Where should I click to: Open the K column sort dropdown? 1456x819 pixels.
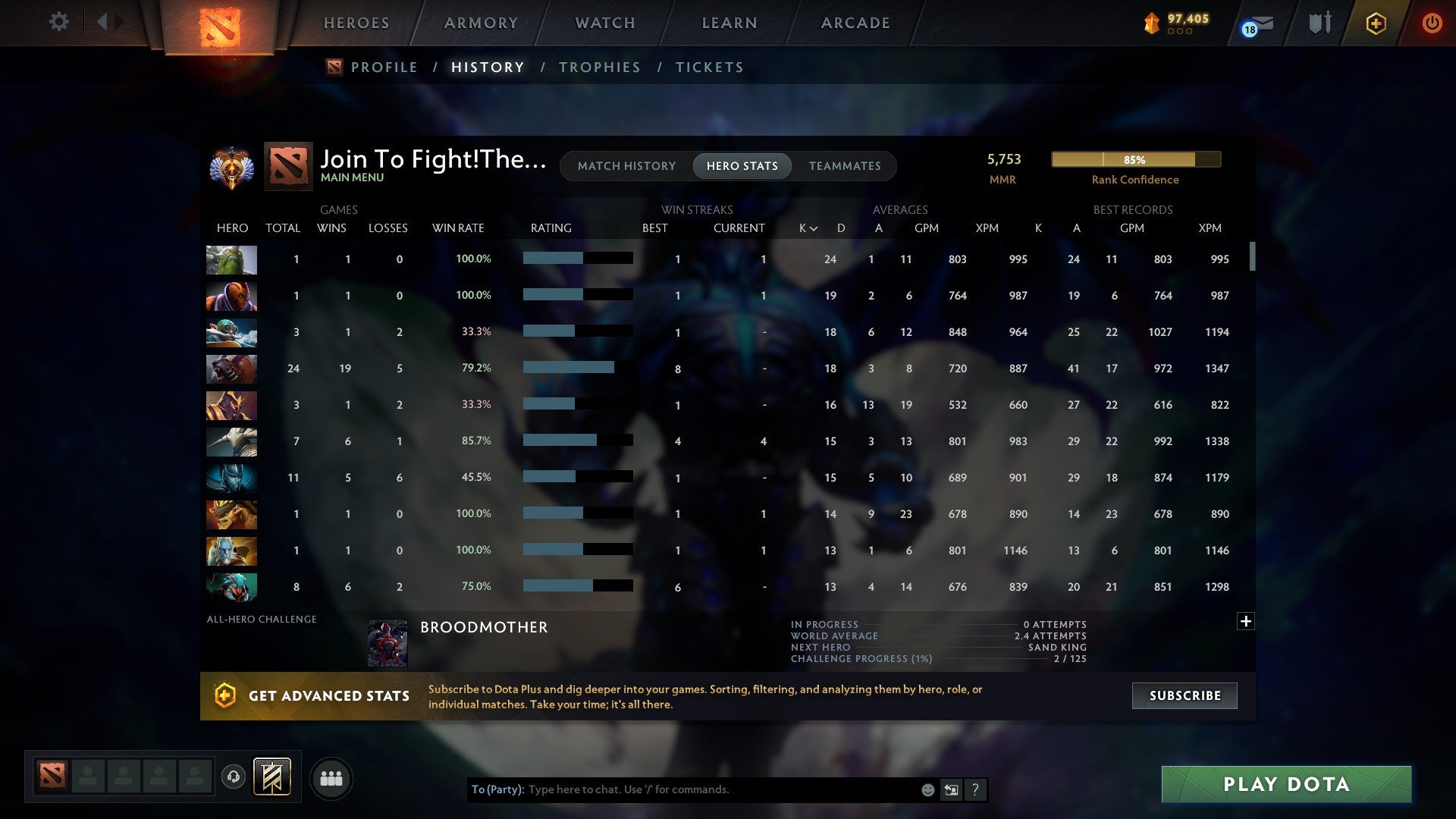tap(806, 227)
